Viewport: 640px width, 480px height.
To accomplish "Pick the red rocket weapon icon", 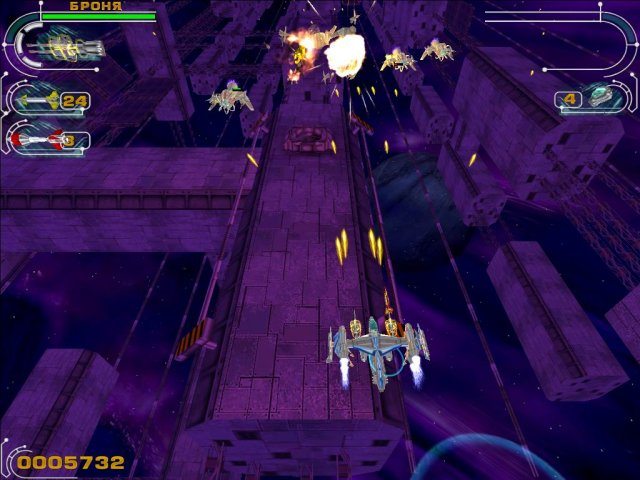I will (x=37, y=139).
